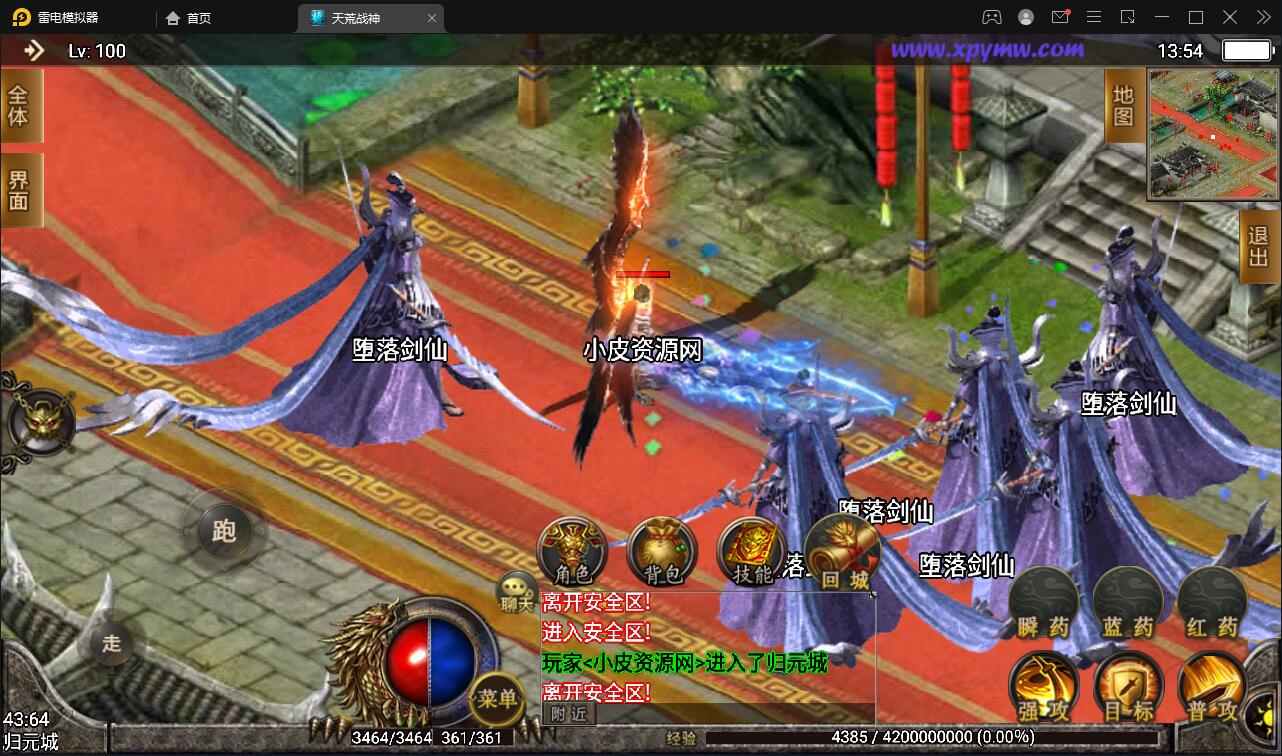Switch chat channel to 附近 (Nearby)

(x=568, y=712)
